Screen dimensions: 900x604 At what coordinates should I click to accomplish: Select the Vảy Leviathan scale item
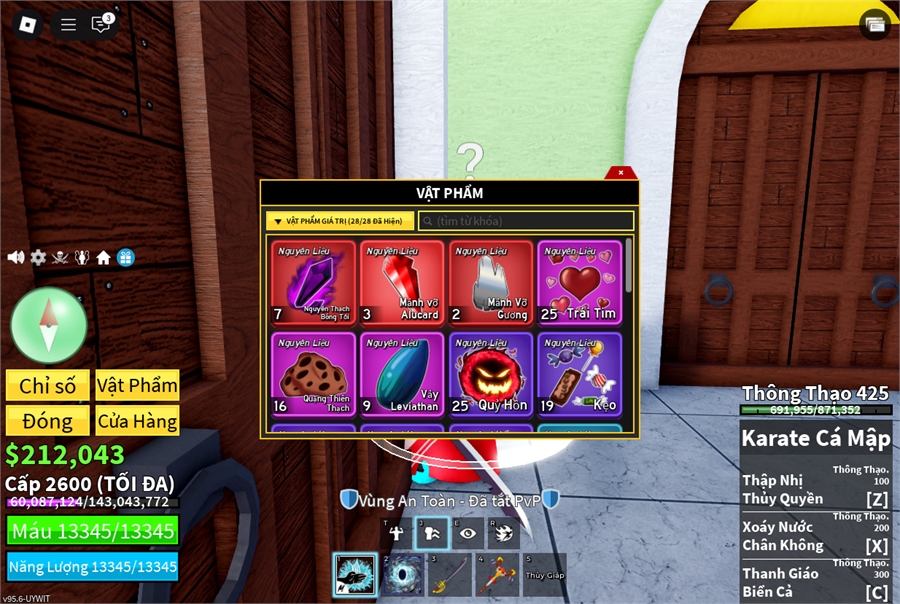(401, 374)
